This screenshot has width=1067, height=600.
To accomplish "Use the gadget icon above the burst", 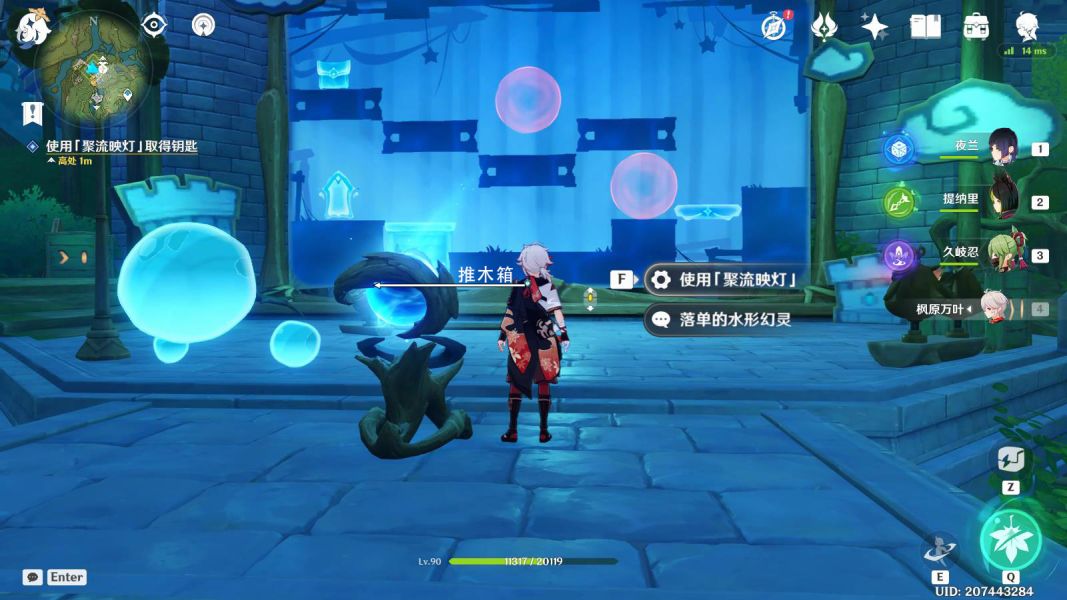I will (1010, 460).
